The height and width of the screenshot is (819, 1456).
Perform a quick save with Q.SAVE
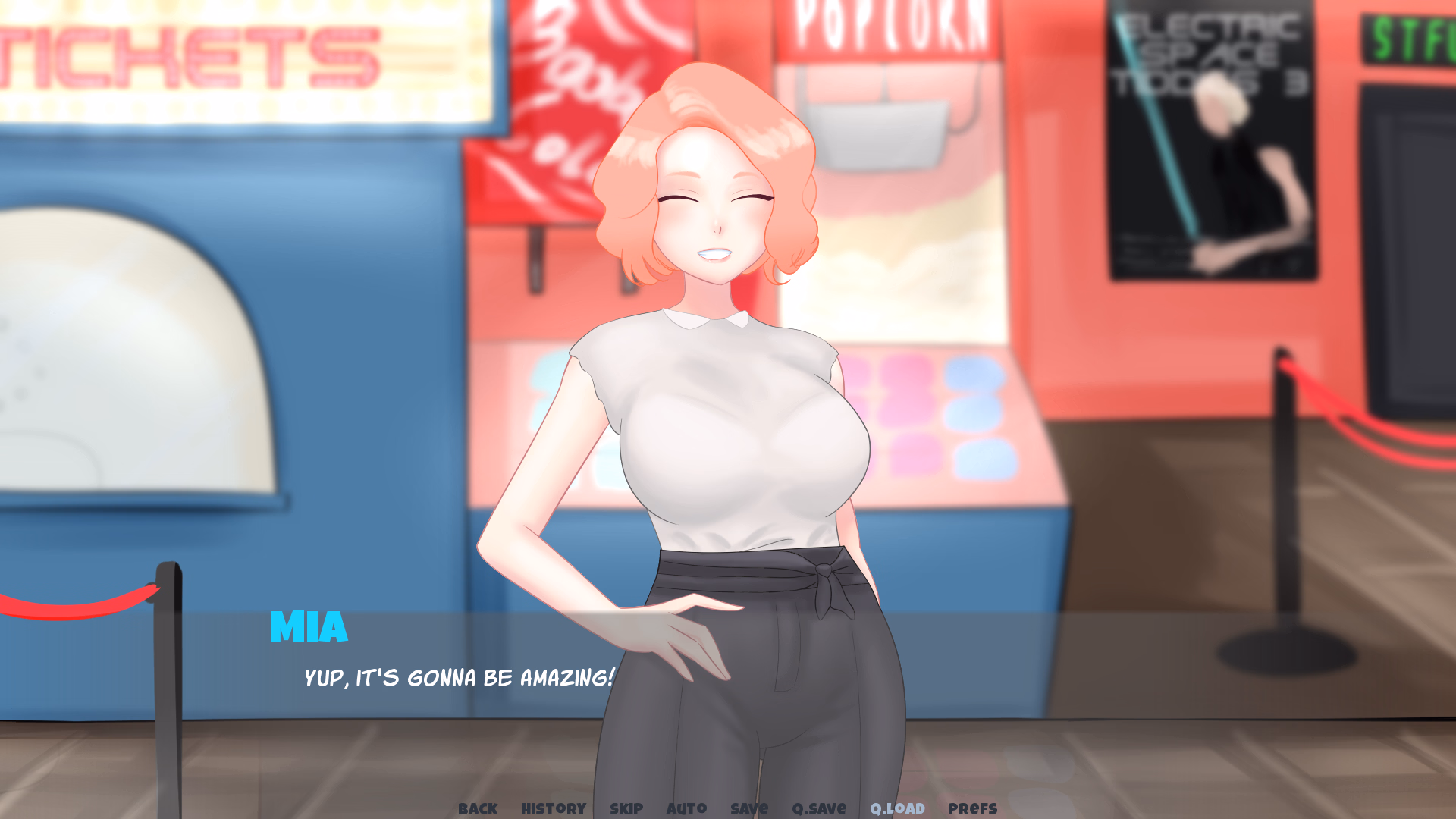[x=819, y=808]
